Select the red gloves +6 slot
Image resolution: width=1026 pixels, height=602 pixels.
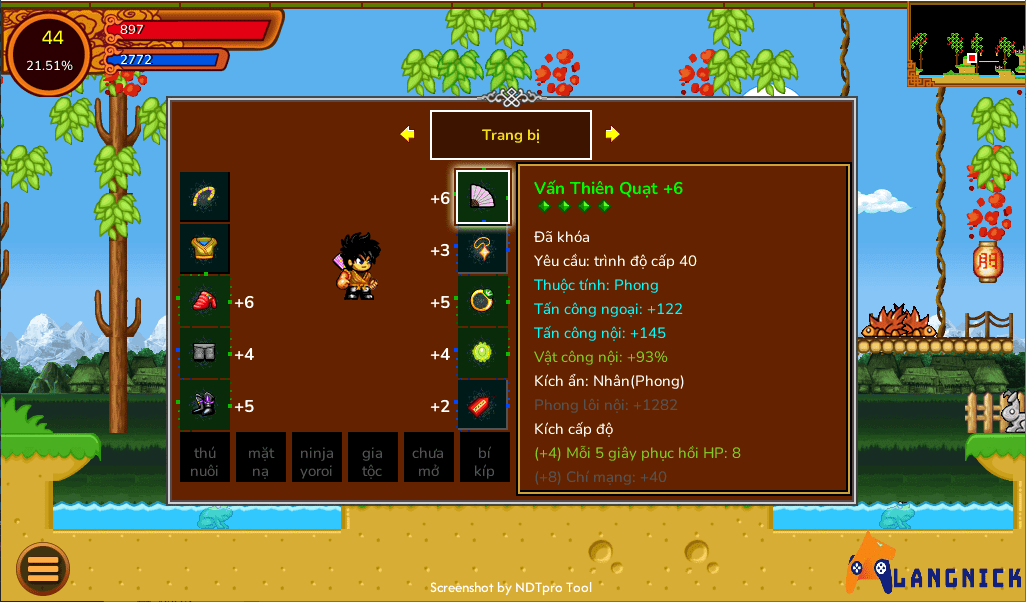click(x=205, y=302)
